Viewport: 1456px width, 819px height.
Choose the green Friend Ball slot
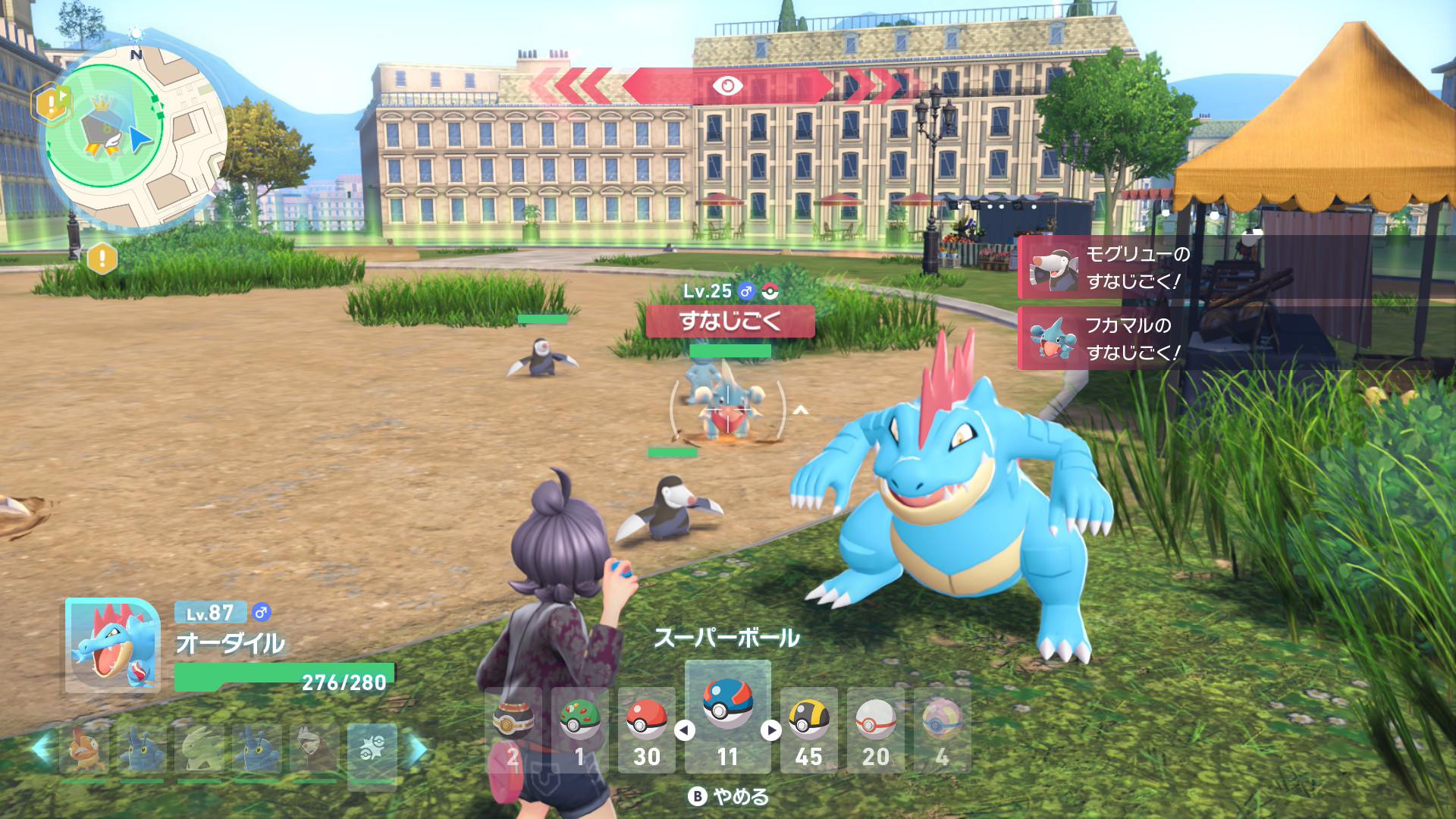pyautogui.click(x=579, y=730)
